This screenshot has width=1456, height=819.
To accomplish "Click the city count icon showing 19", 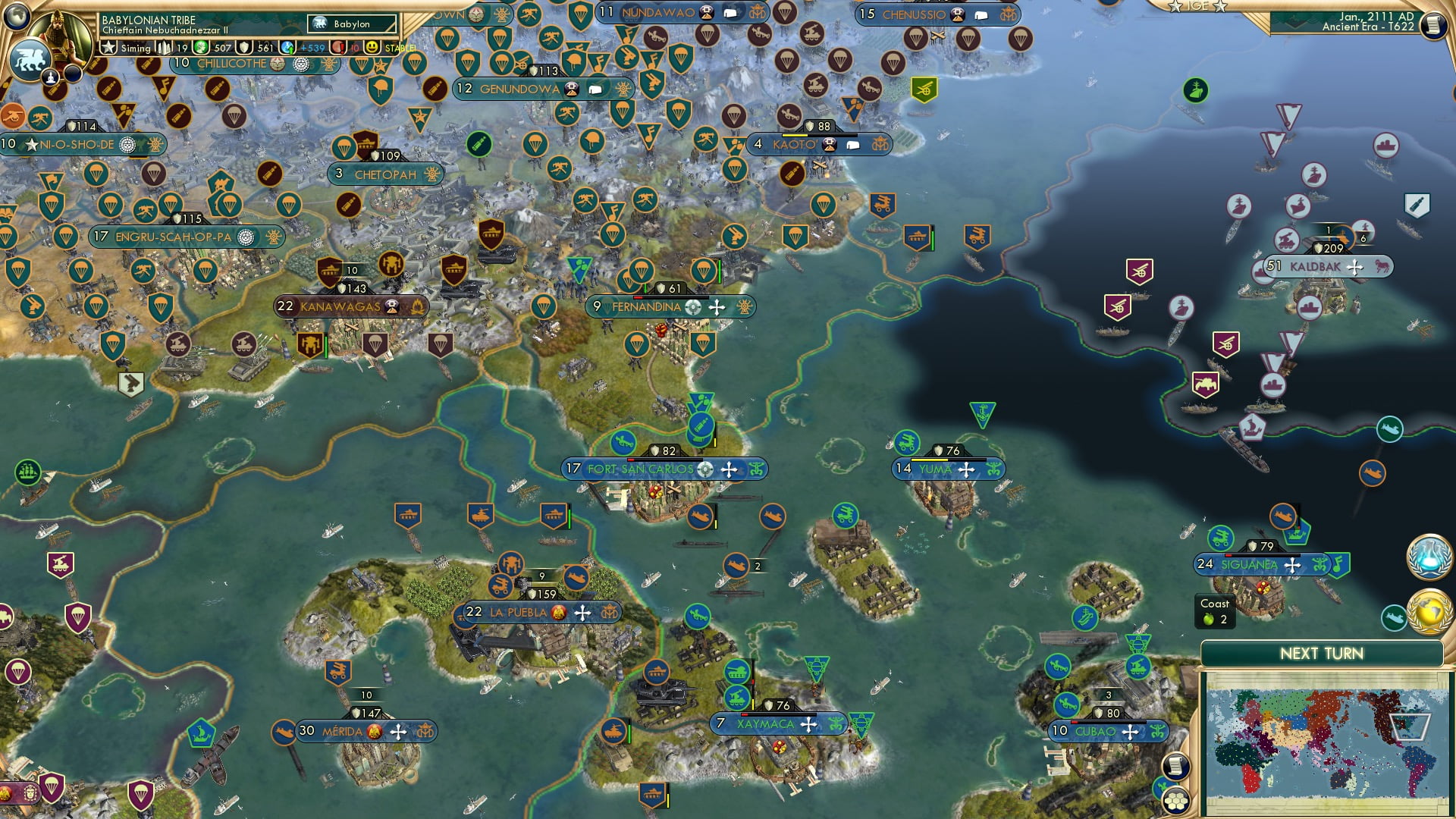I will coord(162,48).
